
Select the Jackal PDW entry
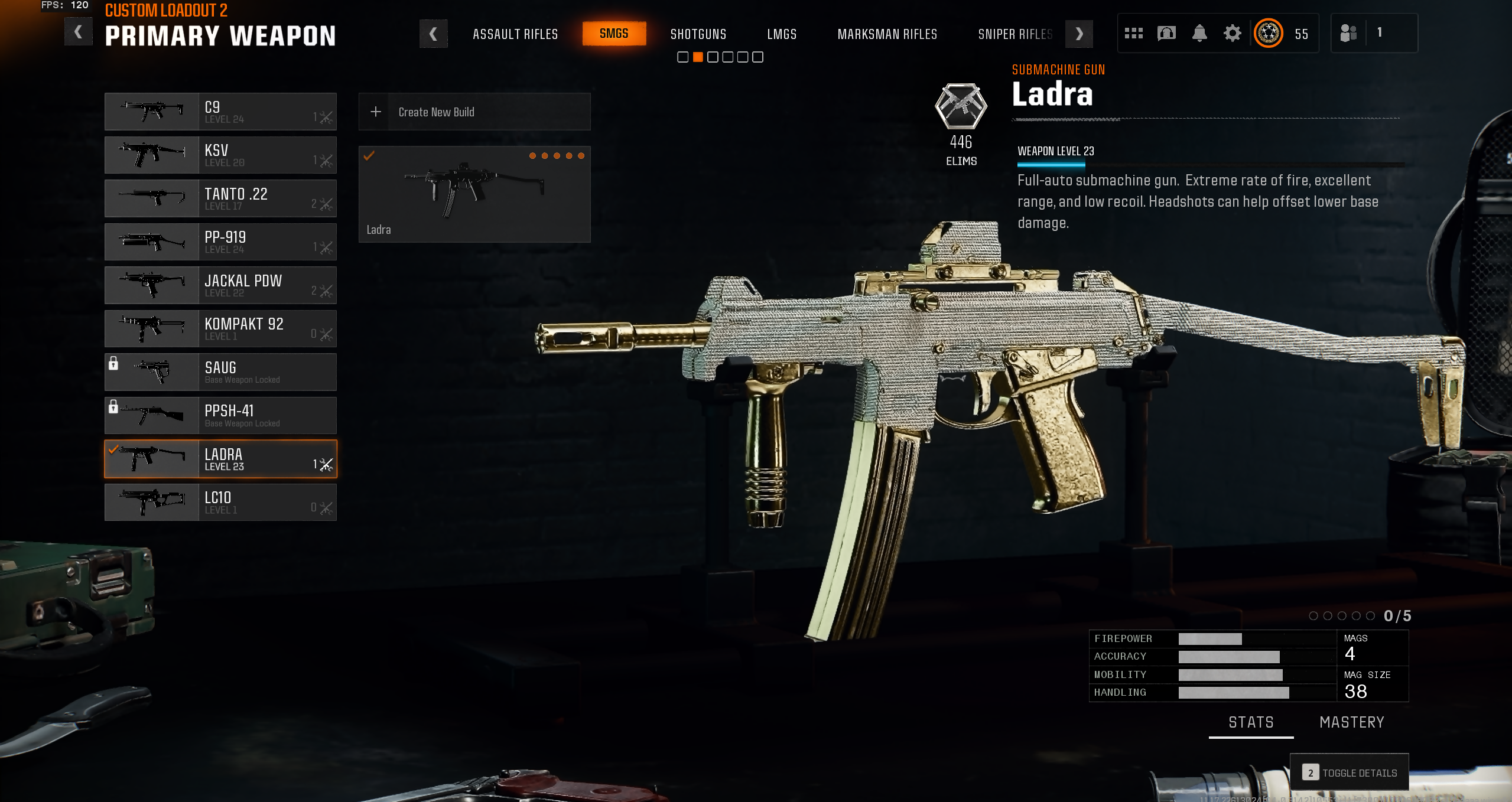pos(220,285)
